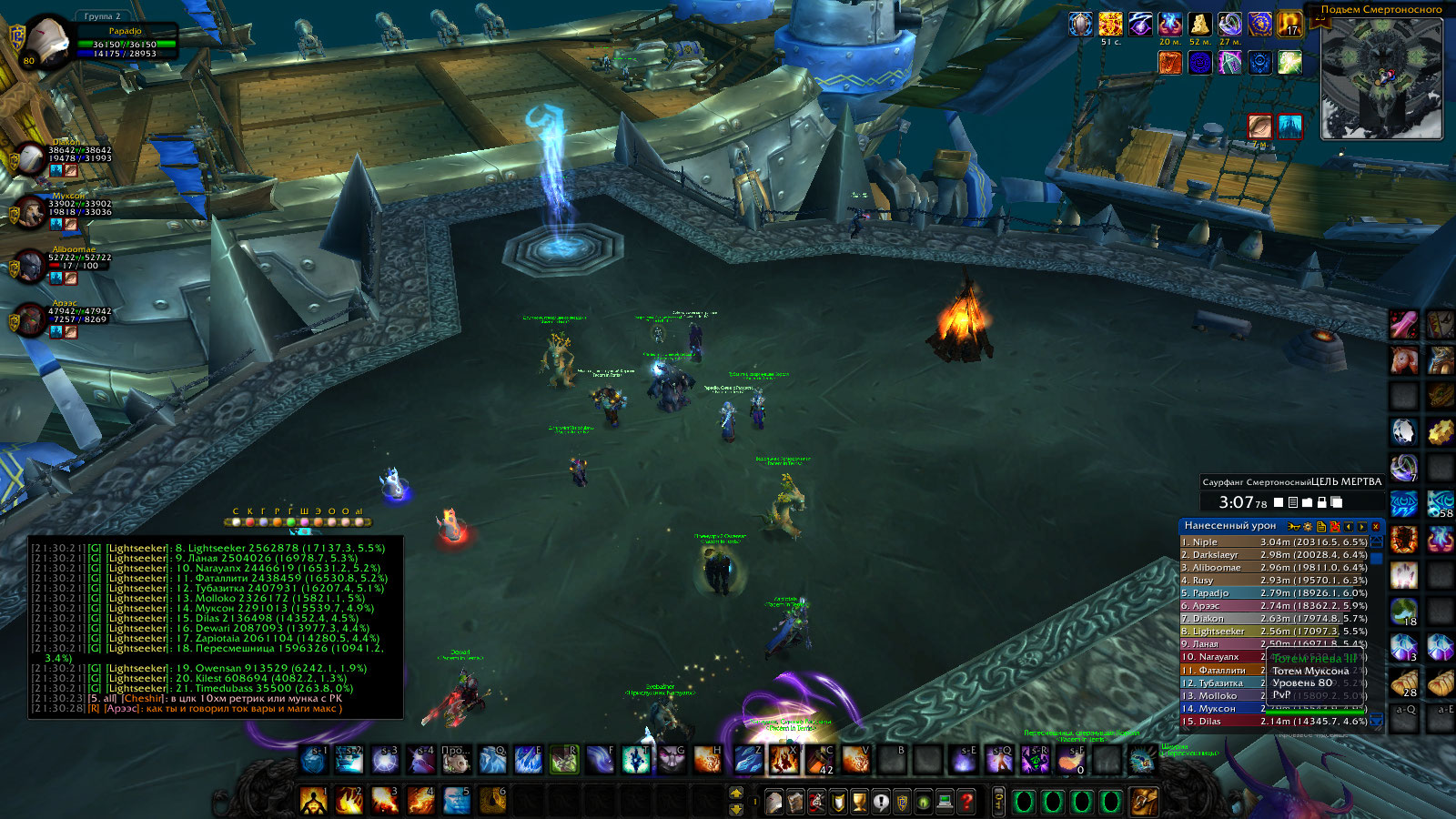Click Papadjo player portrait
Image resolution: width=1456 pixels, height=819 pixels.
pyautogui.click(x=45, y=43)
